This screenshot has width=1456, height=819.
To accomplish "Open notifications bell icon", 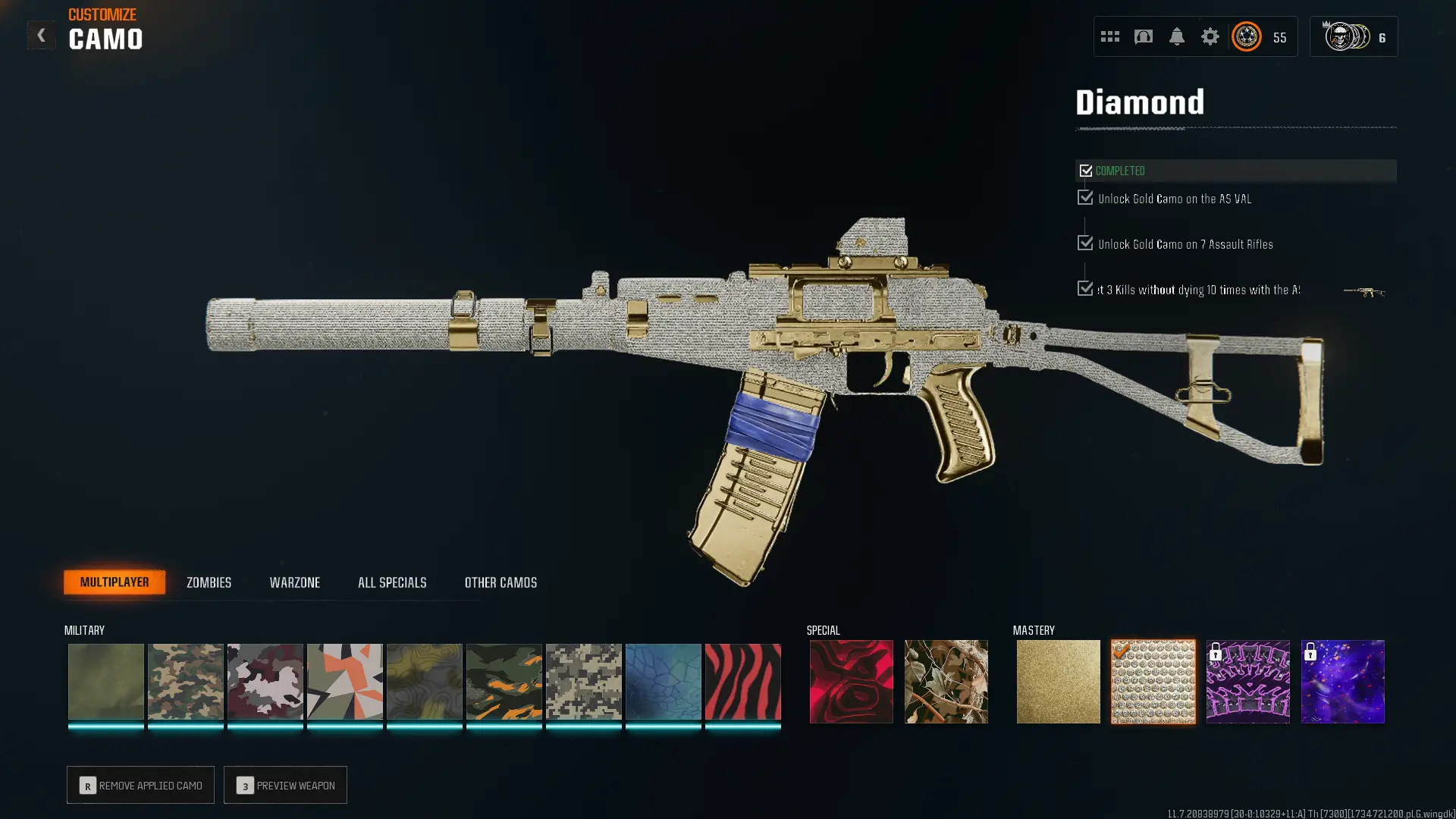I will tap(1176, 36).
